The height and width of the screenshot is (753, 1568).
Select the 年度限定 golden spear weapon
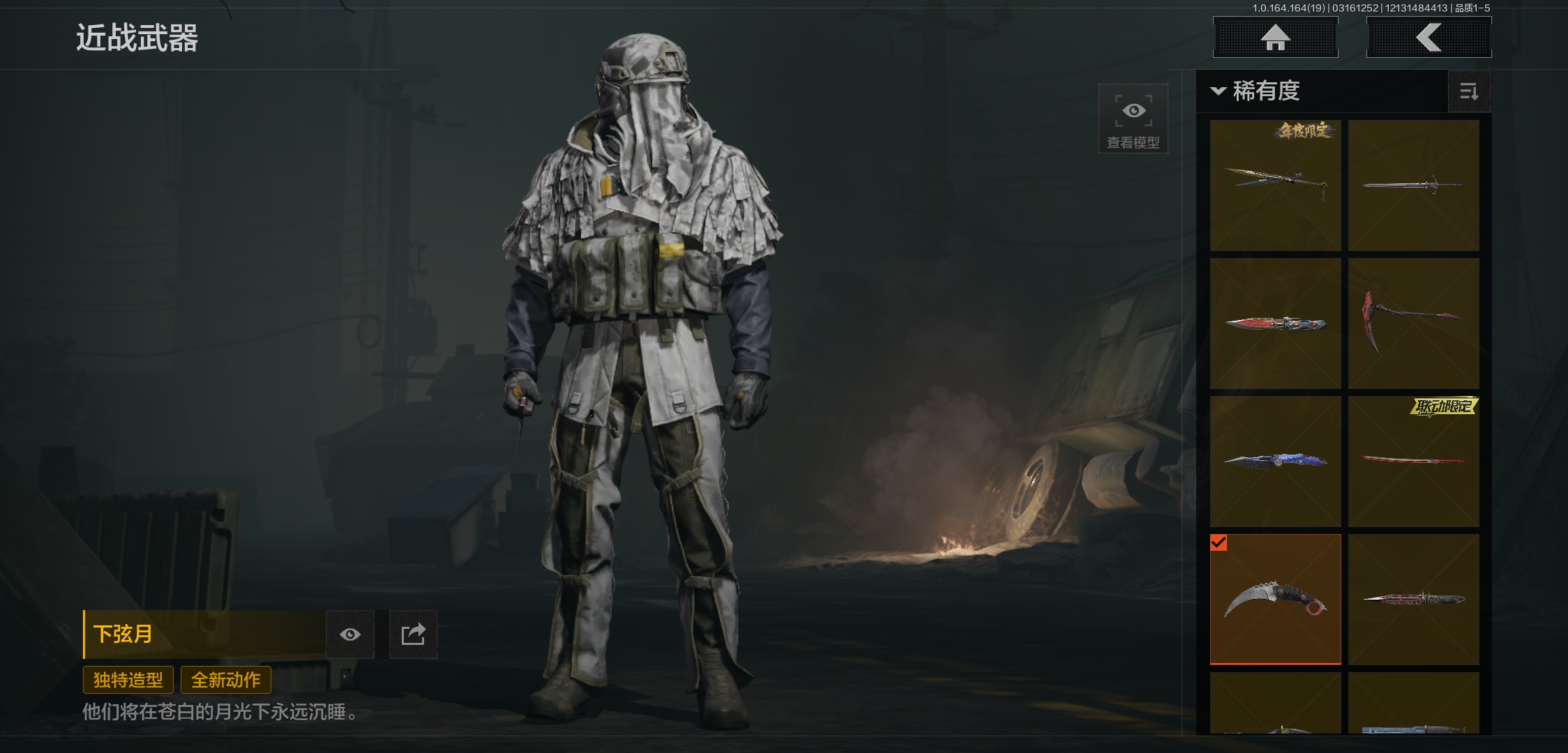(1275, 185)
